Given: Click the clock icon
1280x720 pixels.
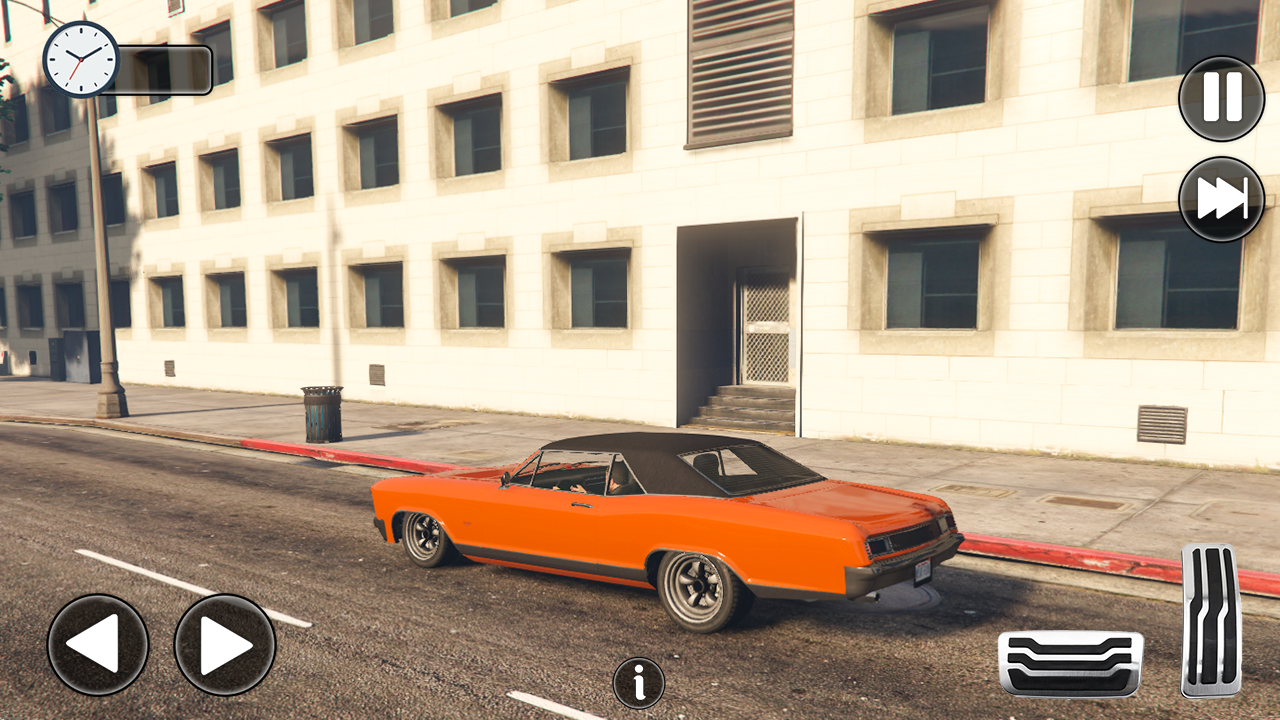Looking at the screenshot, I should coord(80,59).
